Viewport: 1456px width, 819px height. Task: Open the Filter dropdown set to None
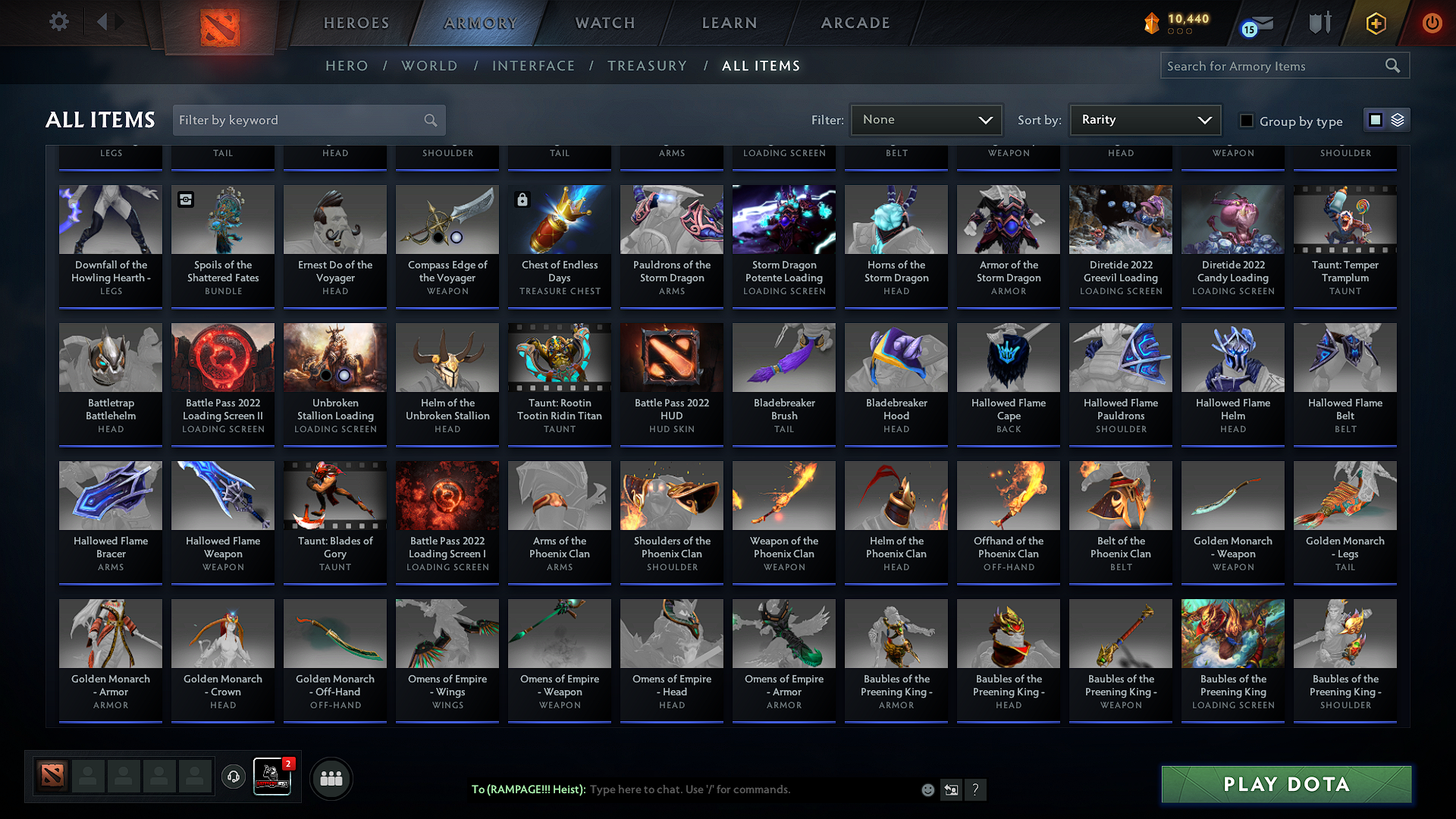(x=926, y=119)
